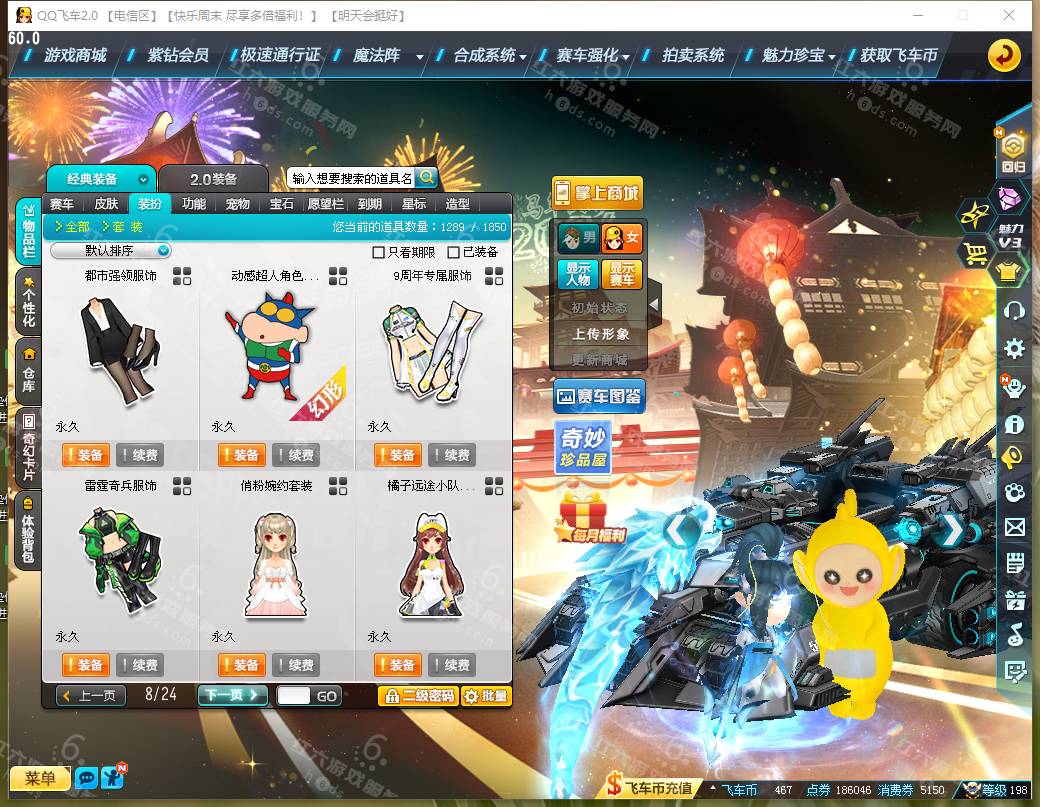Open the 游戏商城 game shop menu
The width and height of the screenshot is (1040, 807).
pyautogui.click(x=75, y=55)
